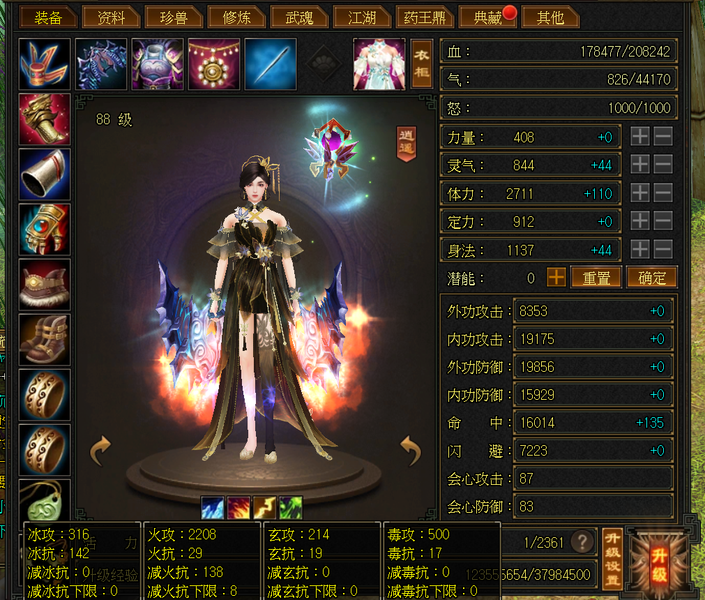Add a point to 力量
This screenshot has height=600, width=705.
click(641, 137)
